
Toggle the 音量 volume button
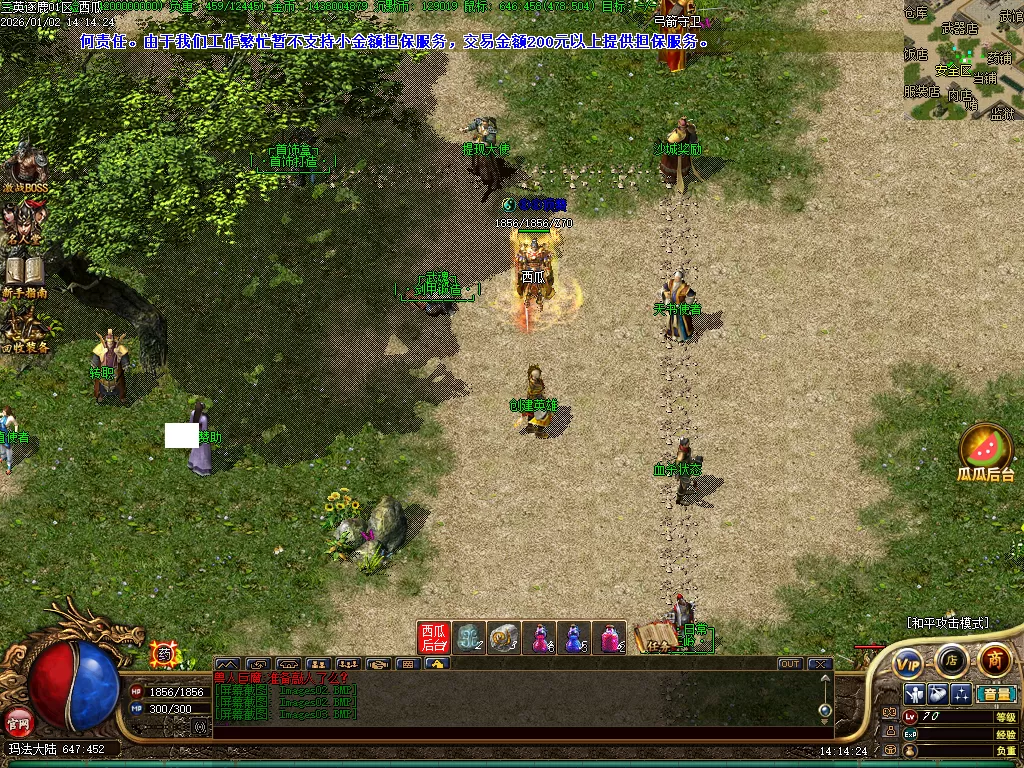pos(996,694)
